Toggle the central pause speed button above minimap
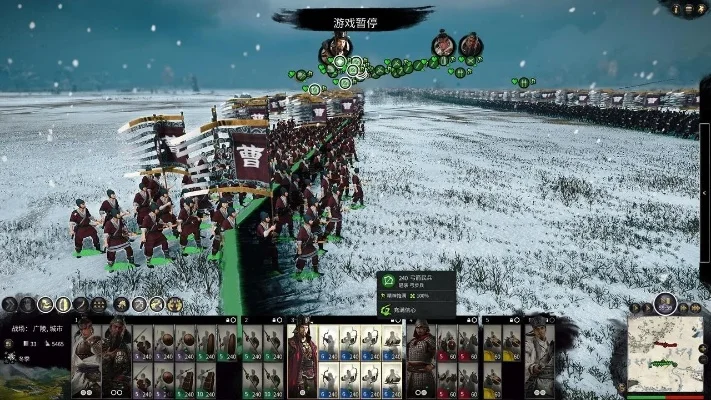The height and width of the screenshot is (400, 711). tap(665, 302)
